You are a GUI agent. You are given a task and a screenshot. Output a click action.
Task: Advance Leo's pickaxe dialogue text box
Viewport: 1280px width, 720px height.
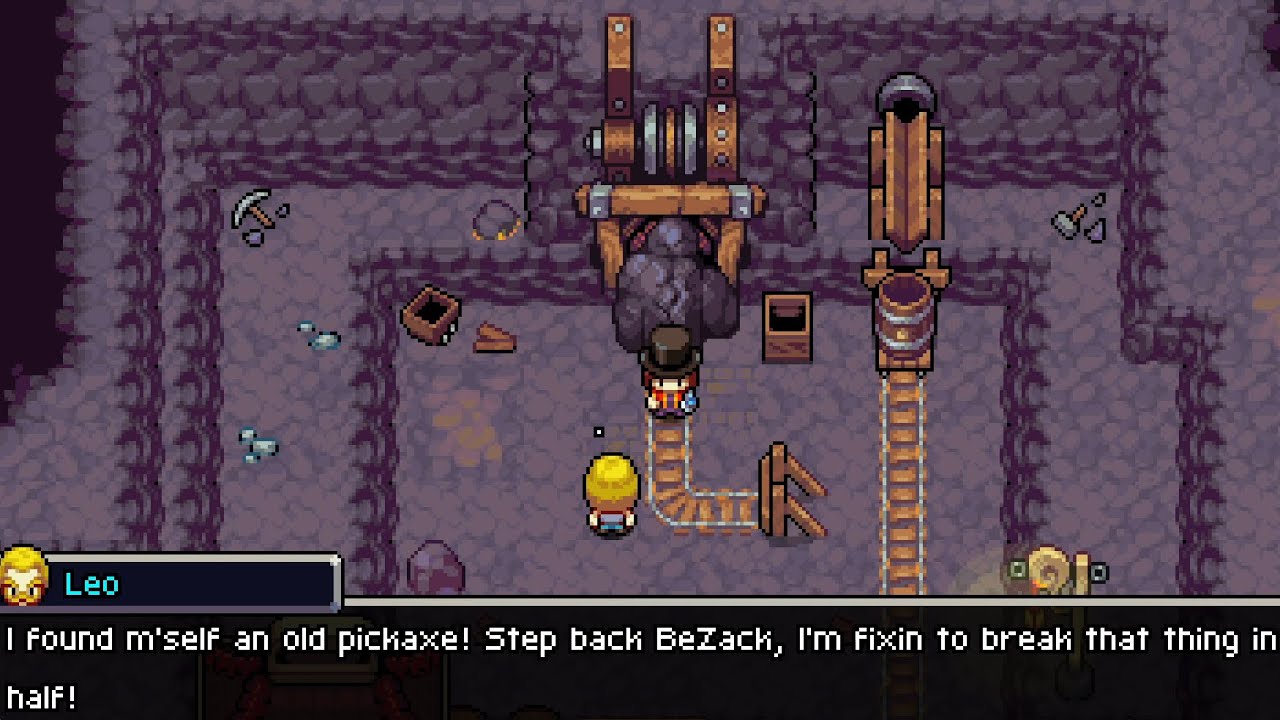click(x=640, y=662)
